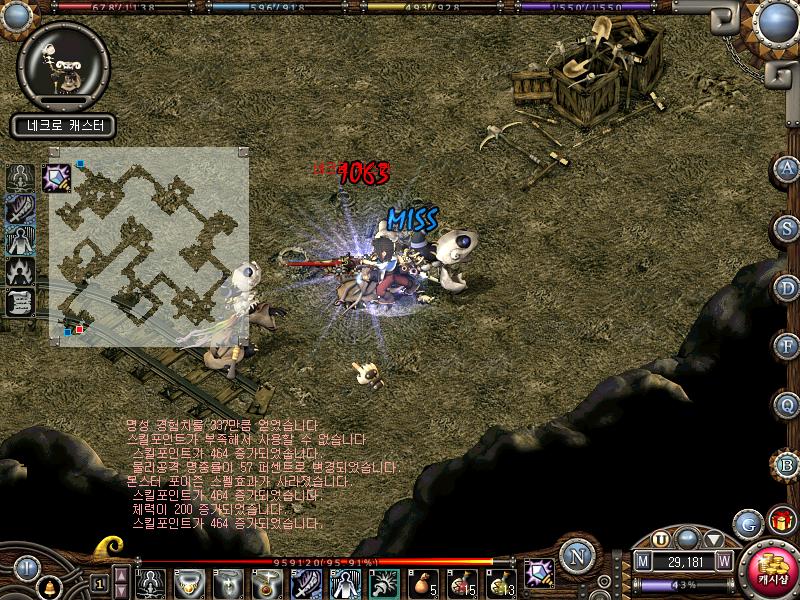Click the round S menu button
800x600 pixels.
point(786,227)
